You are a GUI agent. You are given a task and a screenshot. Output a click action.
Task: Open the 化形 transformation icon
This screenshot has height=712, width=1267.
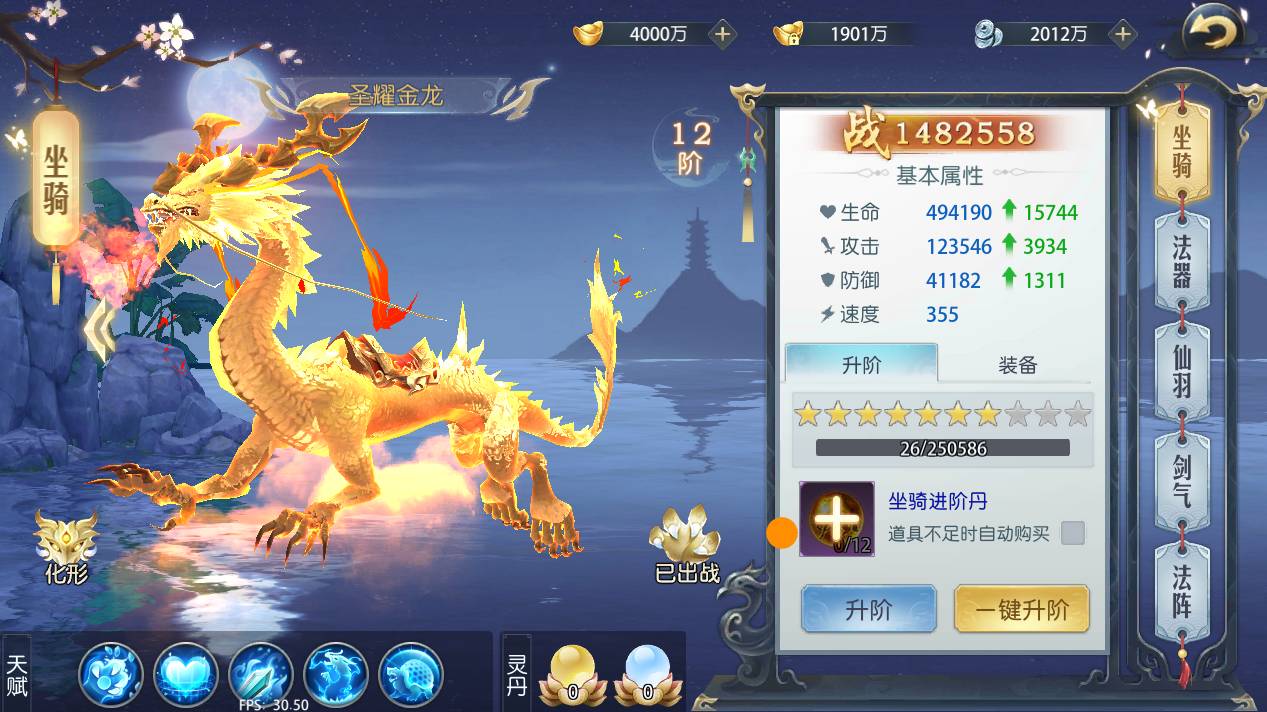tap(67, 545)
